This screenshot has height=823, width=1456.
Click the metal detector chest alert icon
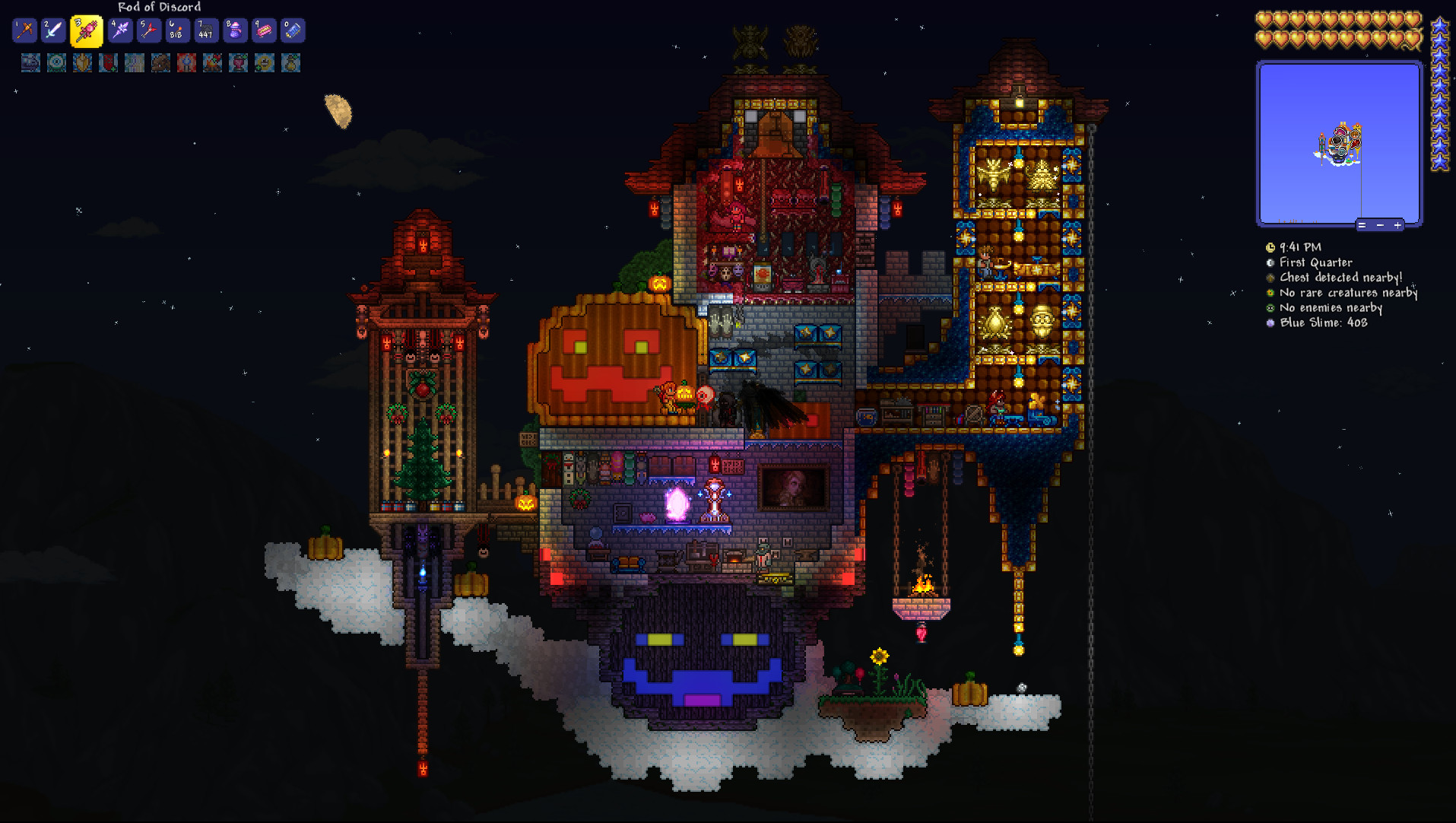pyautogui.click(x=1270, y=278)
